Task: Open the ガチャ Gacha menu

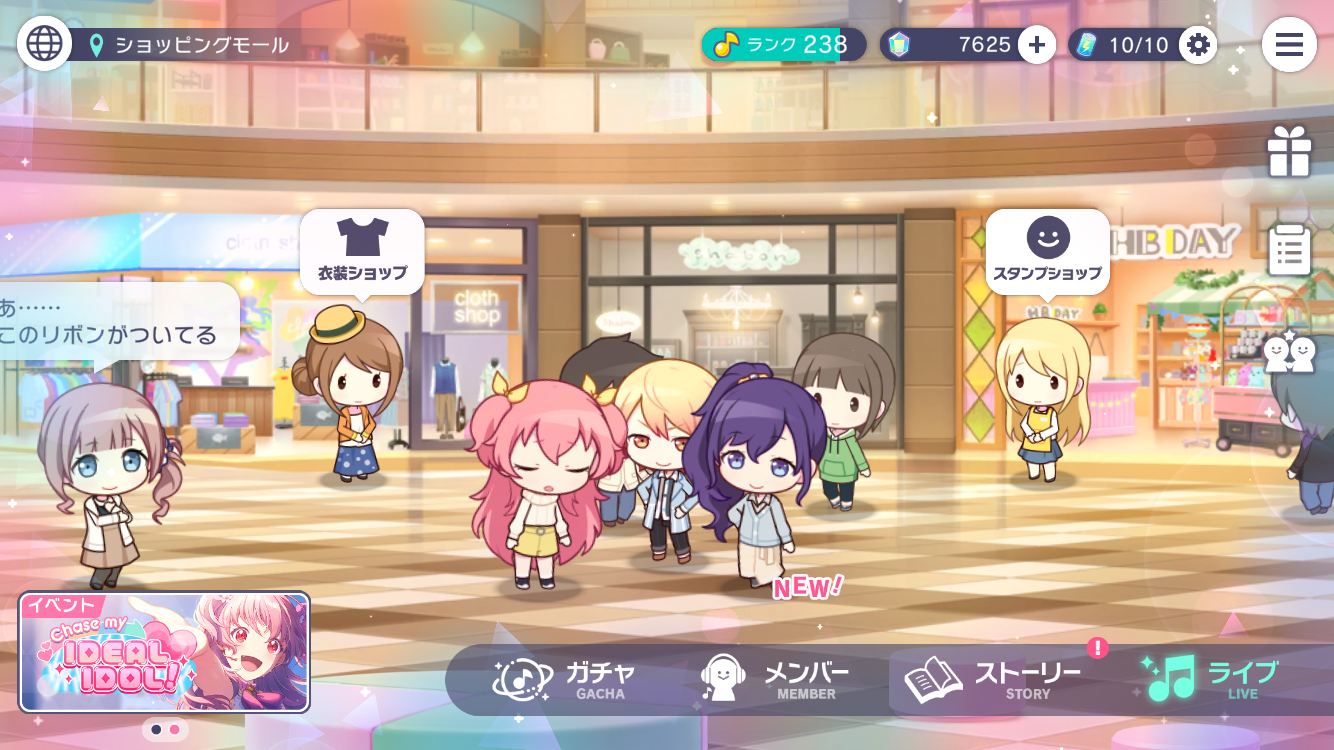Action: (x=566, y=680)
